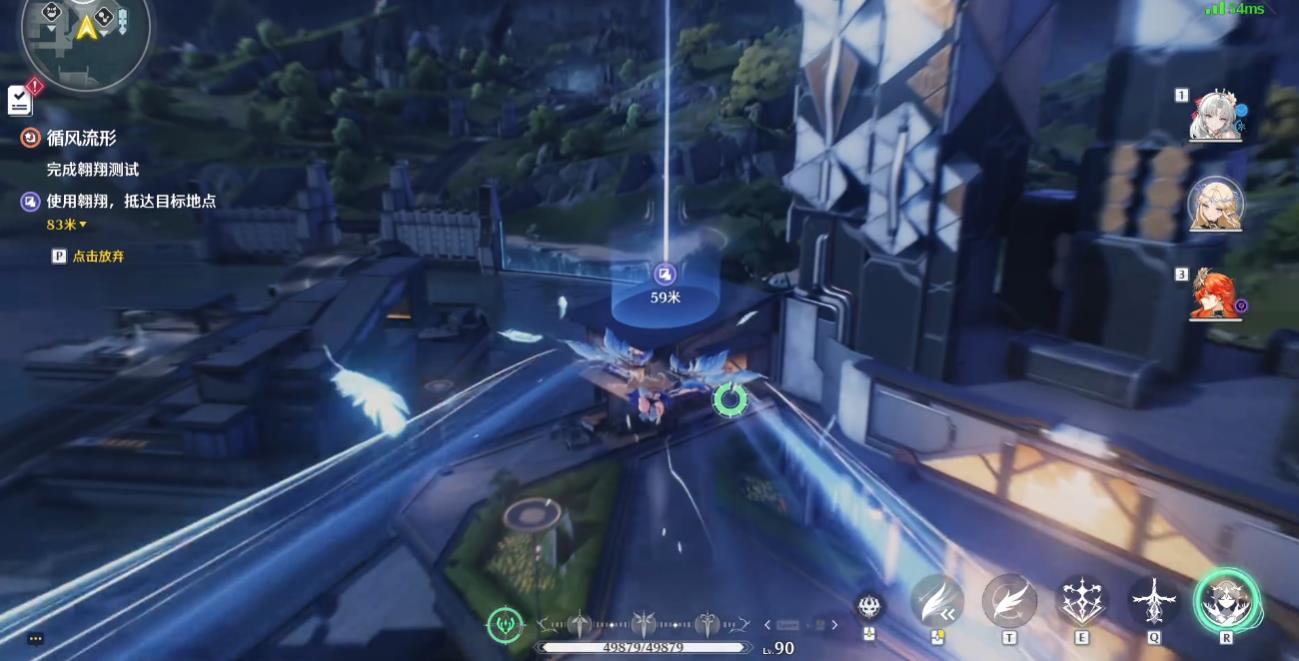Open the quest log checklist icon
1299x661 pixels.
(20, 99)
